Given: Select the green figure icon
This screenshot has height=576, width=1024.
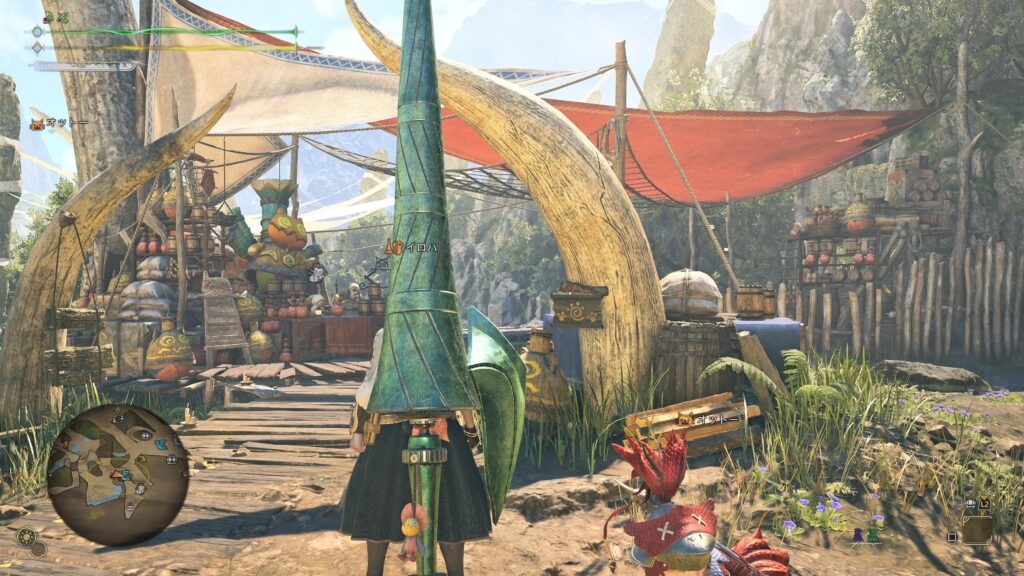Looking at the screenshot, I should (x=873, y=537).
